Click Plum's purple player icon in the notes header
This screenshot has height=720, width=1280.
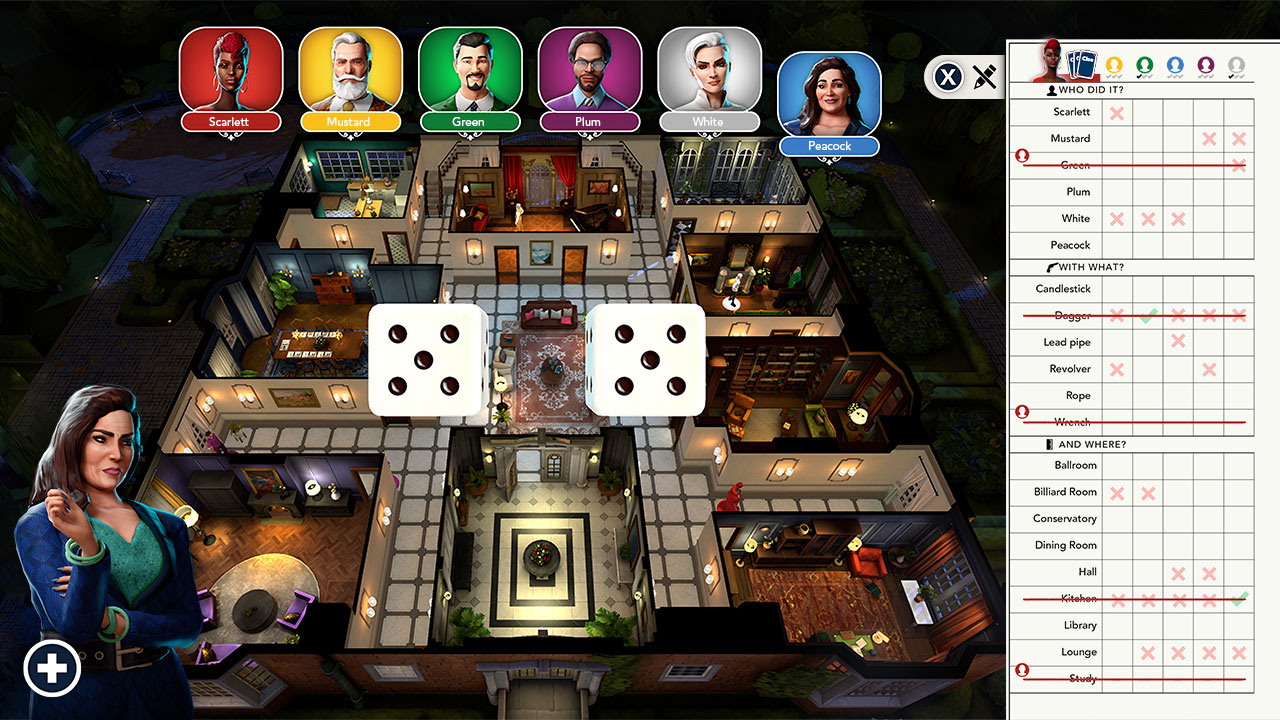1208,62
